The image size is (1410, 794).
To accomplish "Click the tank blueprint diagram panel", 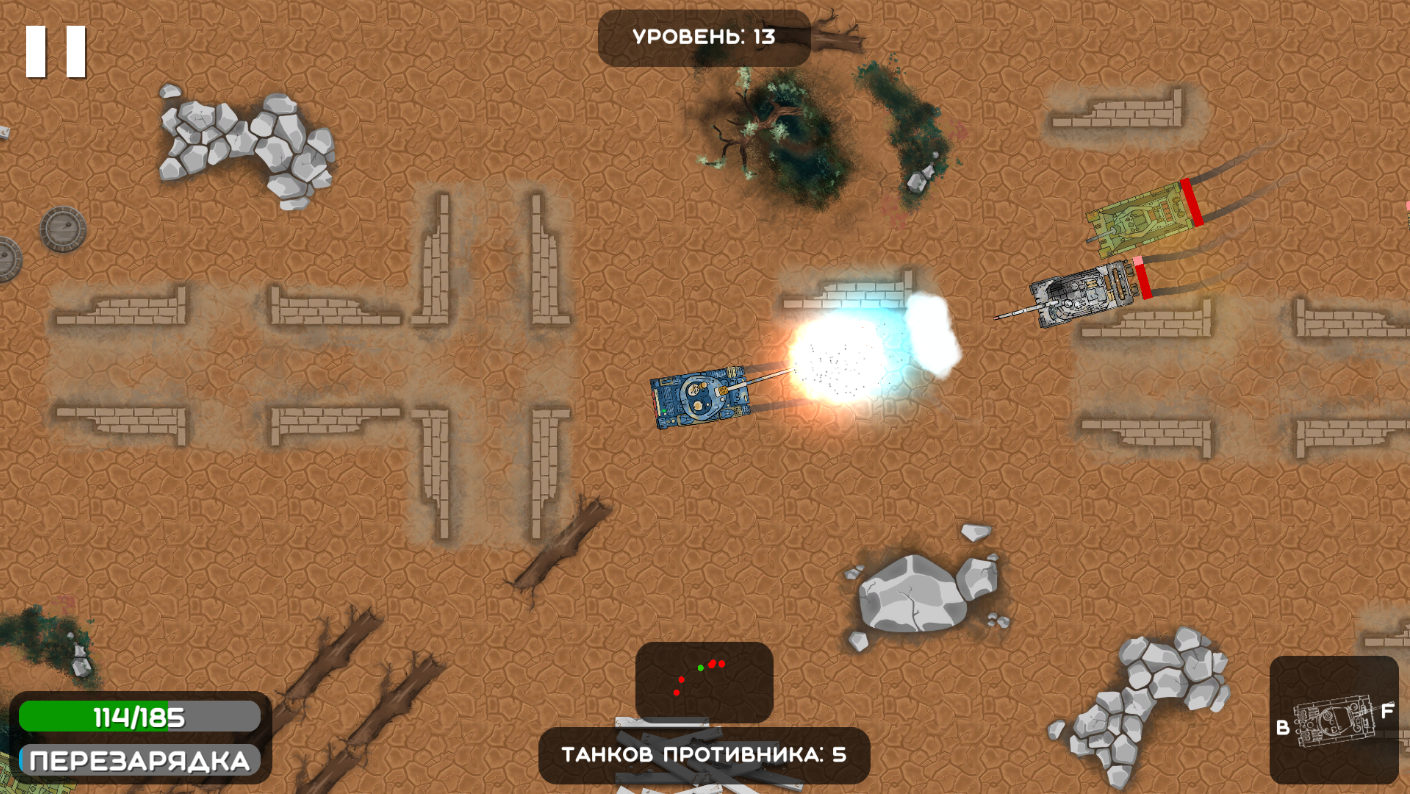I will click(x=1335, y=720).
